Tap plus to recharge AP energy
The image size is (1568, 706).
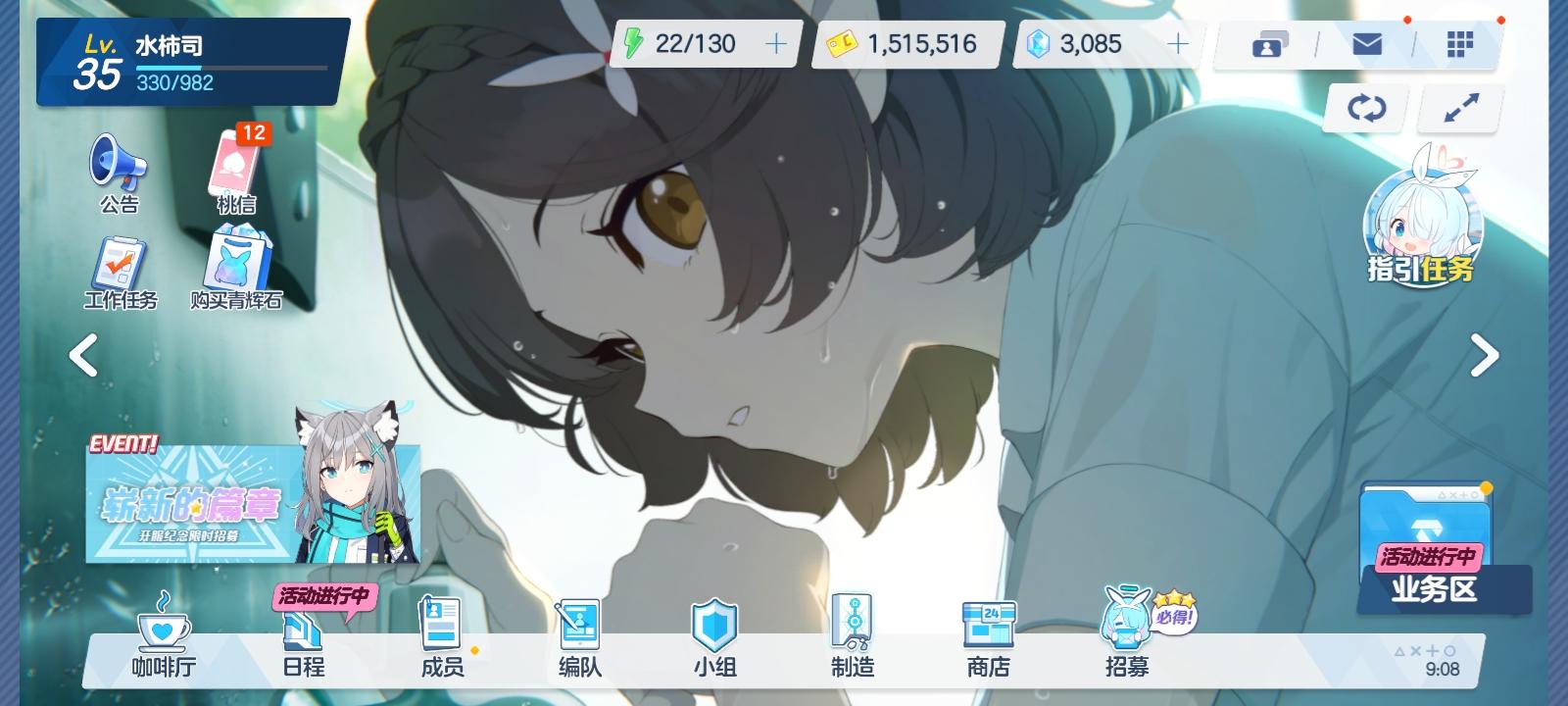(x=775, y=43)
